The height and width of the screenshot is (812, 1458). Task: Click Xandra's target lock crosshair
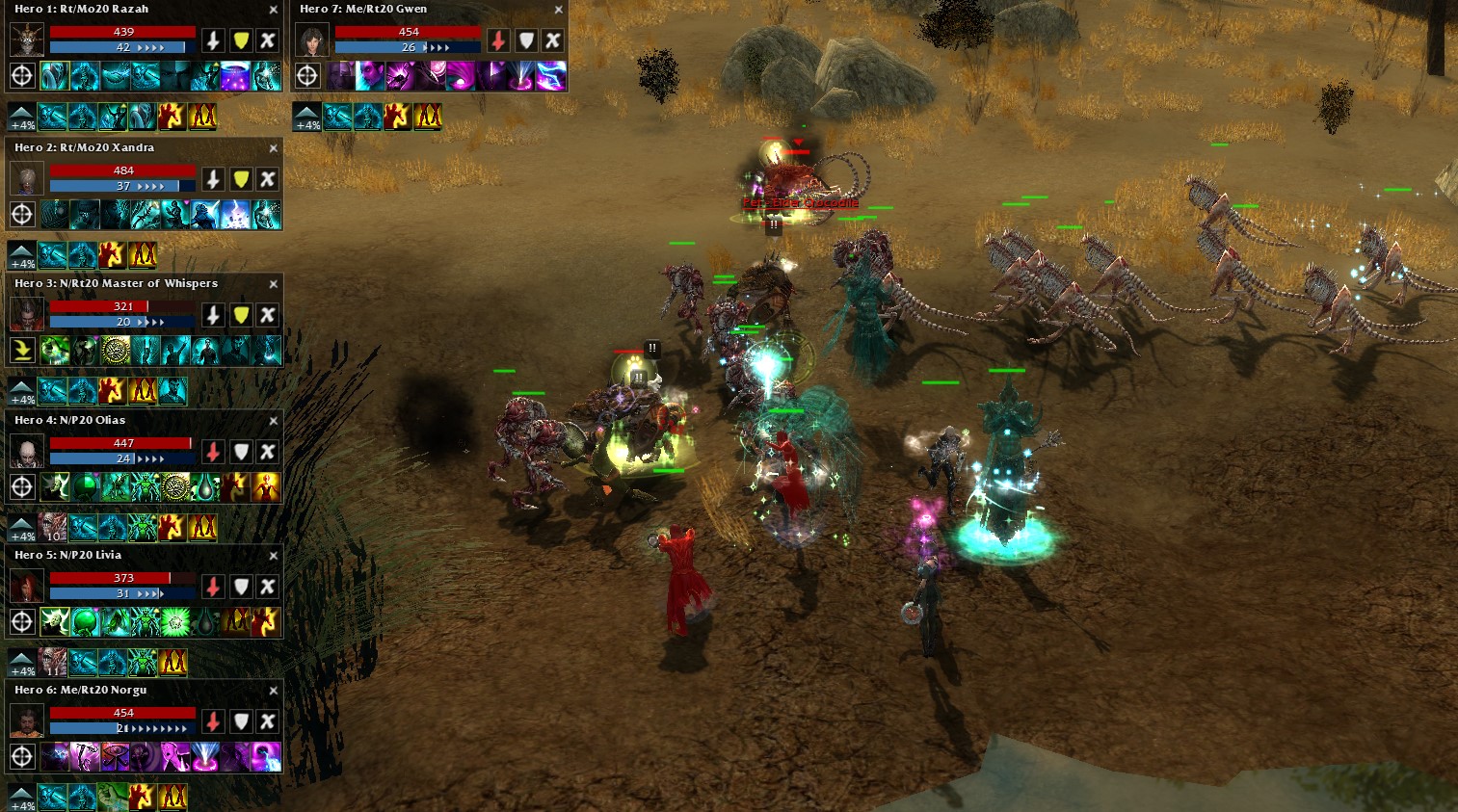point(22,214)
